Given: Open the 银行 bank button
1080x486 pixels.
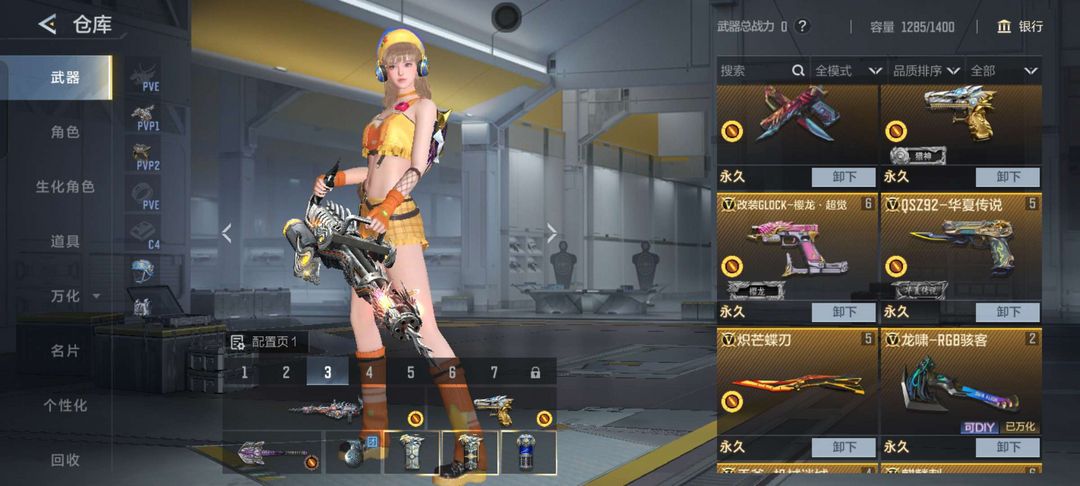Looking at the screenshot, I should 1020,27.
